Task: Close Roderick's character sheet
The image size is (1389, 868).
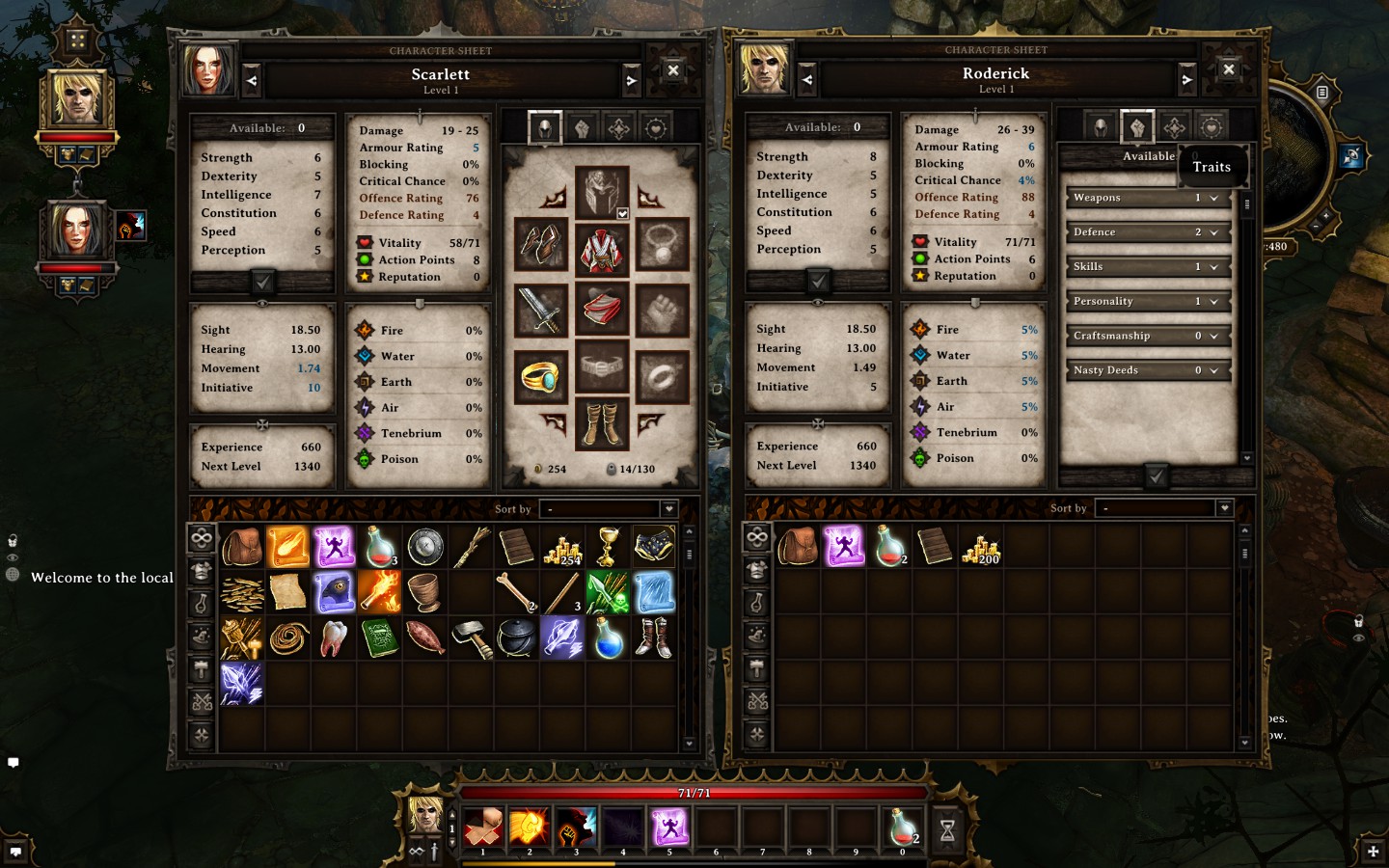Action: 1228,69
